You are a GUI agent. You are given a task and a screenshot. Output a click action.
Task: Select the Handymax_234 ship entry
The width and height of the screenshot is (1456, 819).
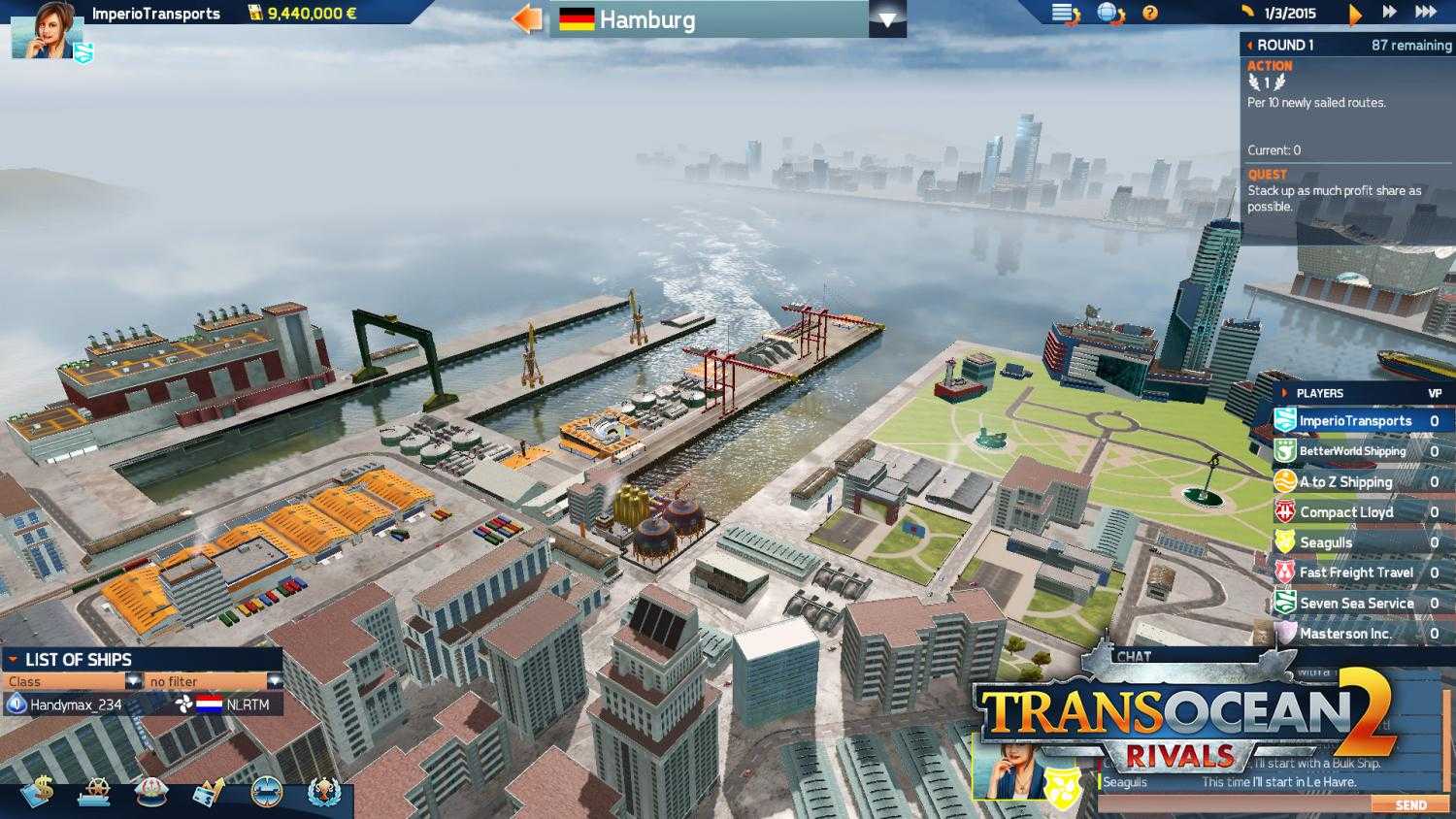tap(78, 704)
